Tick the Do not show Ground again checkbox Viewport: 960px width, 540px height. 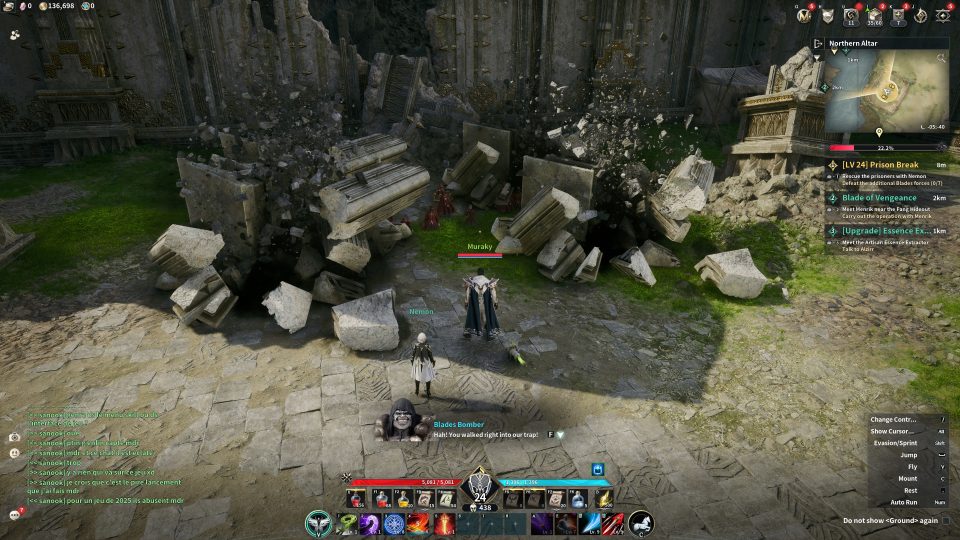pos(946,520)
